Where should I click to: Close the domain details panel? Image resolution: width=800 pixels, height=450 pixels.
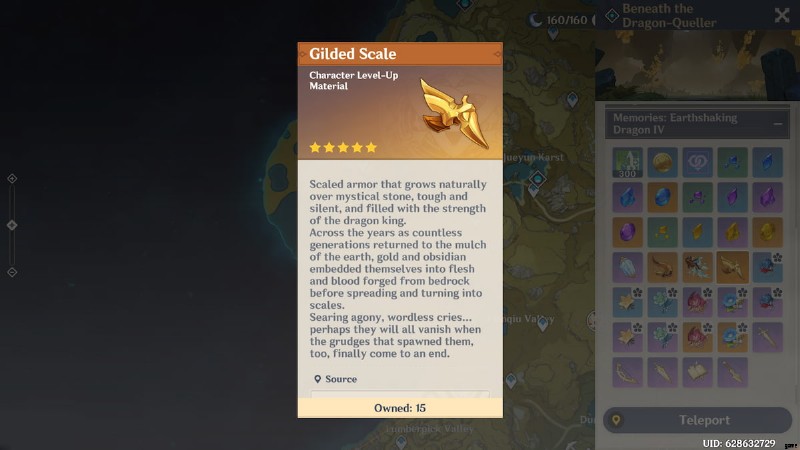click(x=782, y=15)
